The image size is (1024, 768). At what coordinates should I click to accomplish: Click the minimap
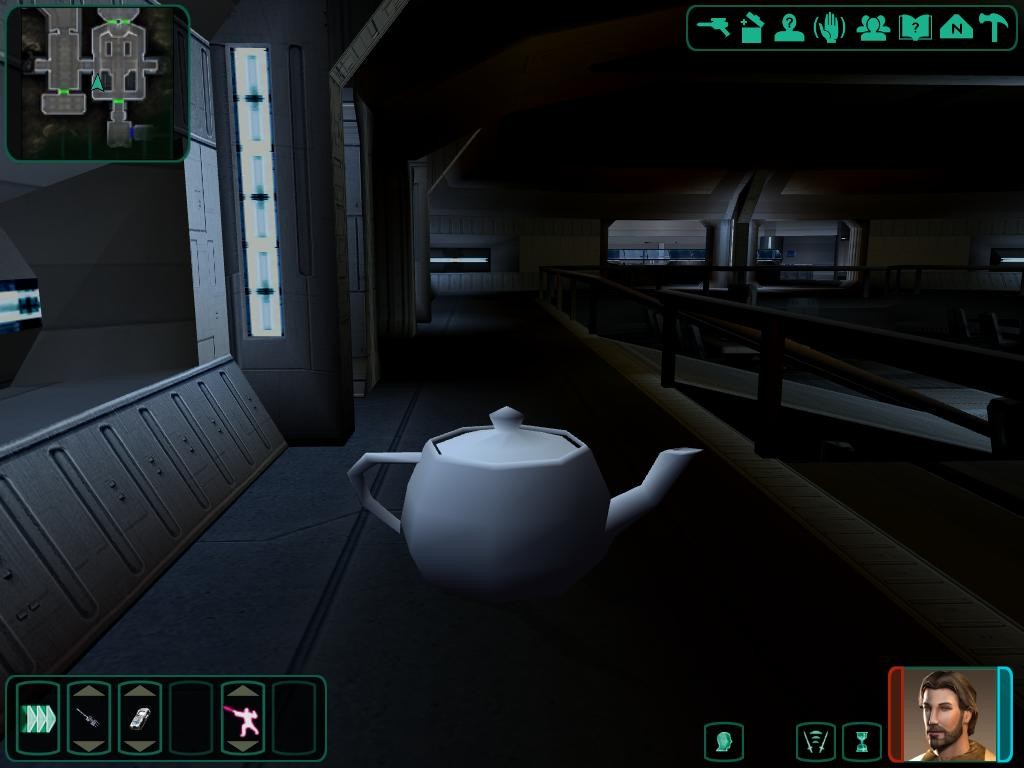[97, 82]
